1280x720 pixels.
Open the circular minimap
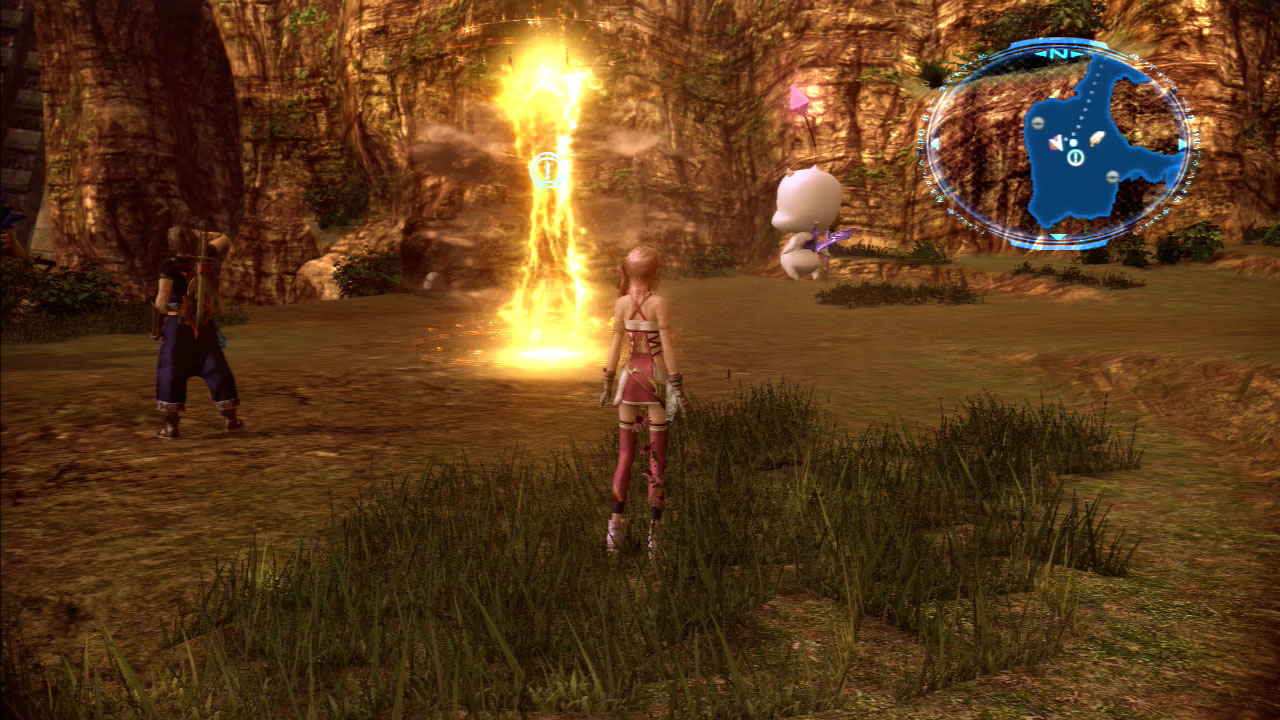pos(1056,143)
